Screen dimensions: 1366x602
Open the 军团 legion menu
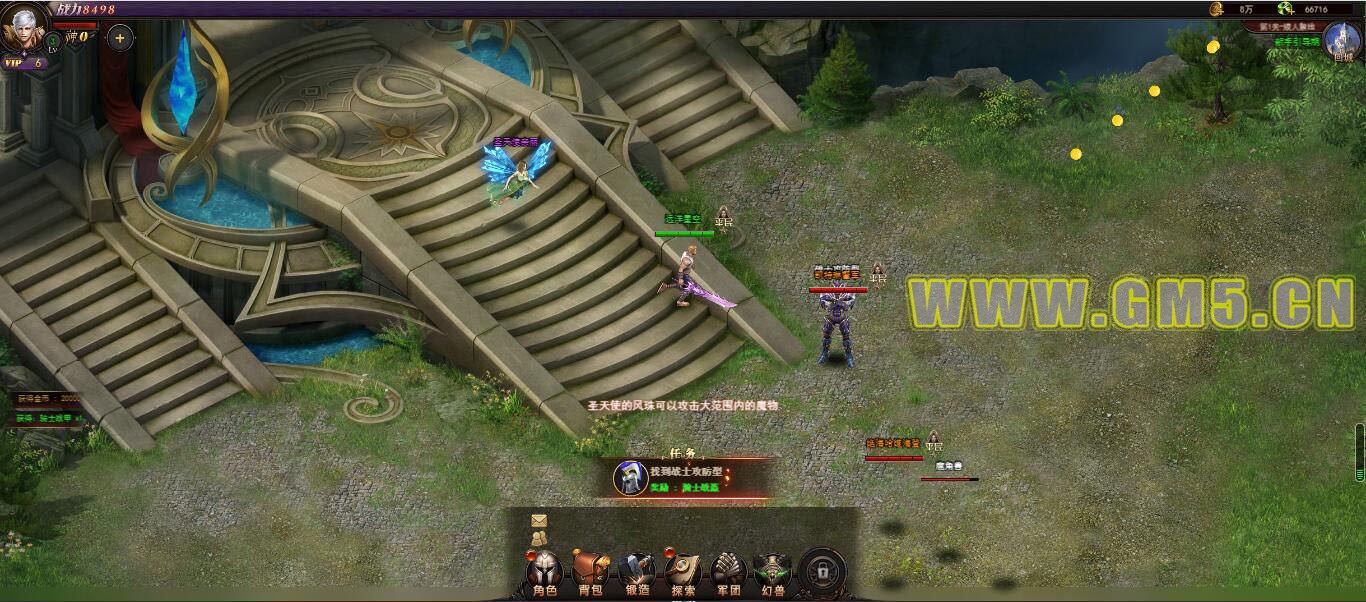coord(728,574)
